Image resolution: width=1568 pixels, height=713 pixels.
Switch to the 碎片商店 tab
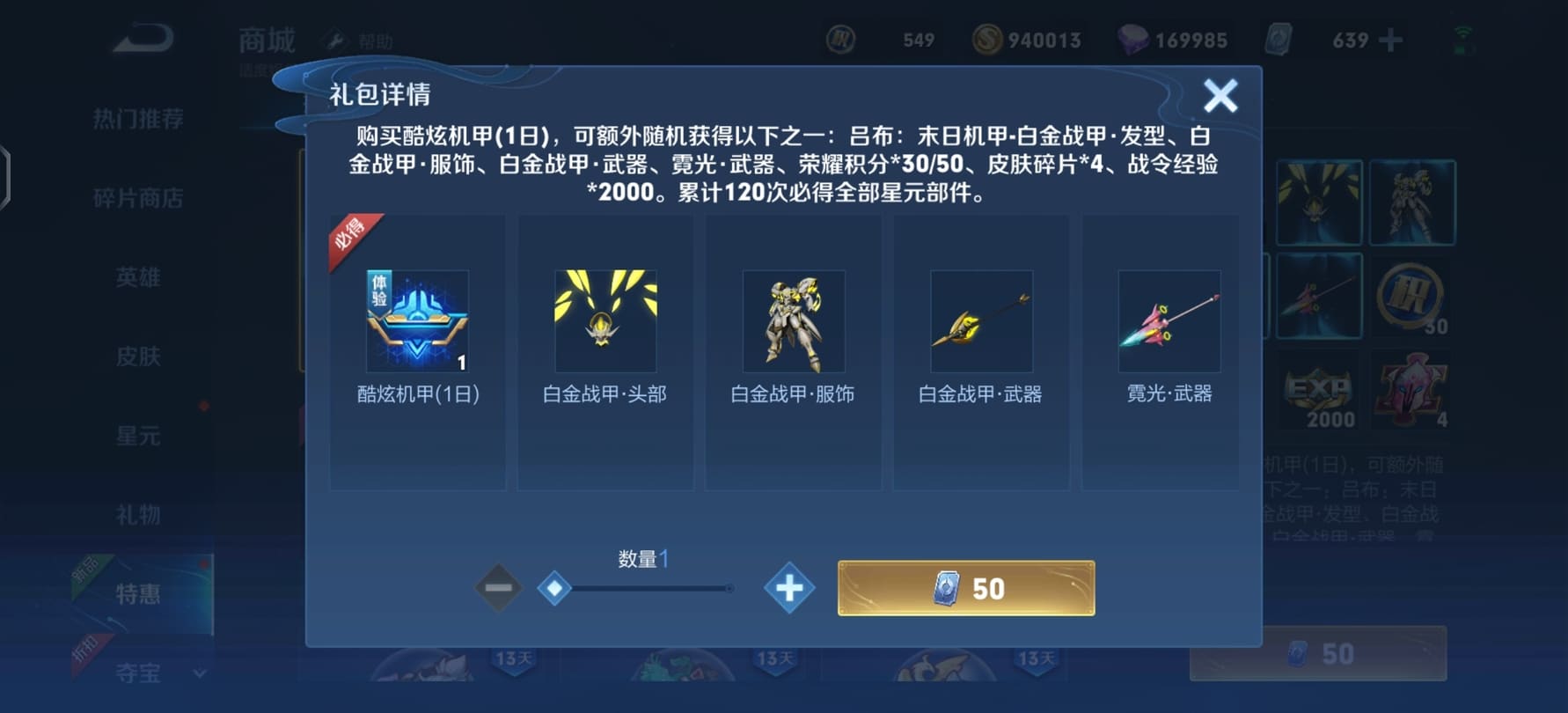138,198
